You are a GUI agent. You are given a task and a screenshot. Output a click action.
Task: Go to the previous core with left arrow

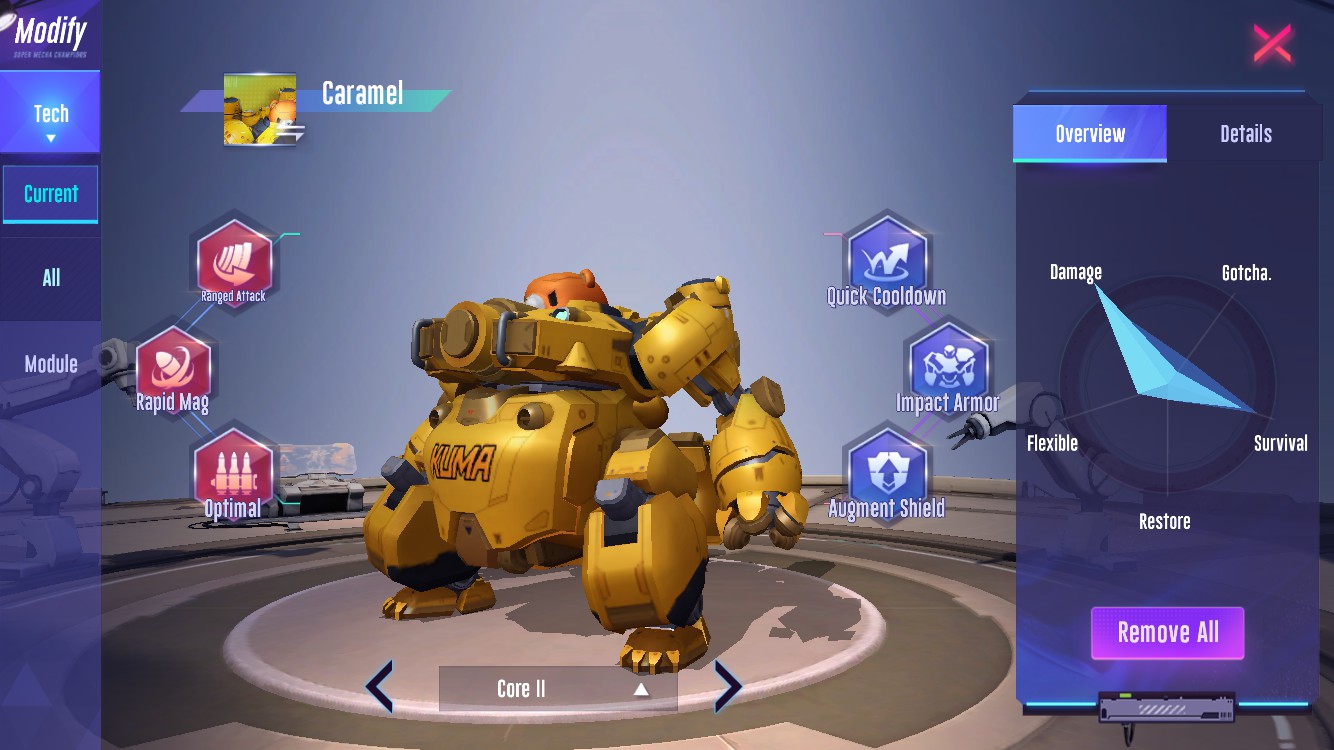[380, 688]
